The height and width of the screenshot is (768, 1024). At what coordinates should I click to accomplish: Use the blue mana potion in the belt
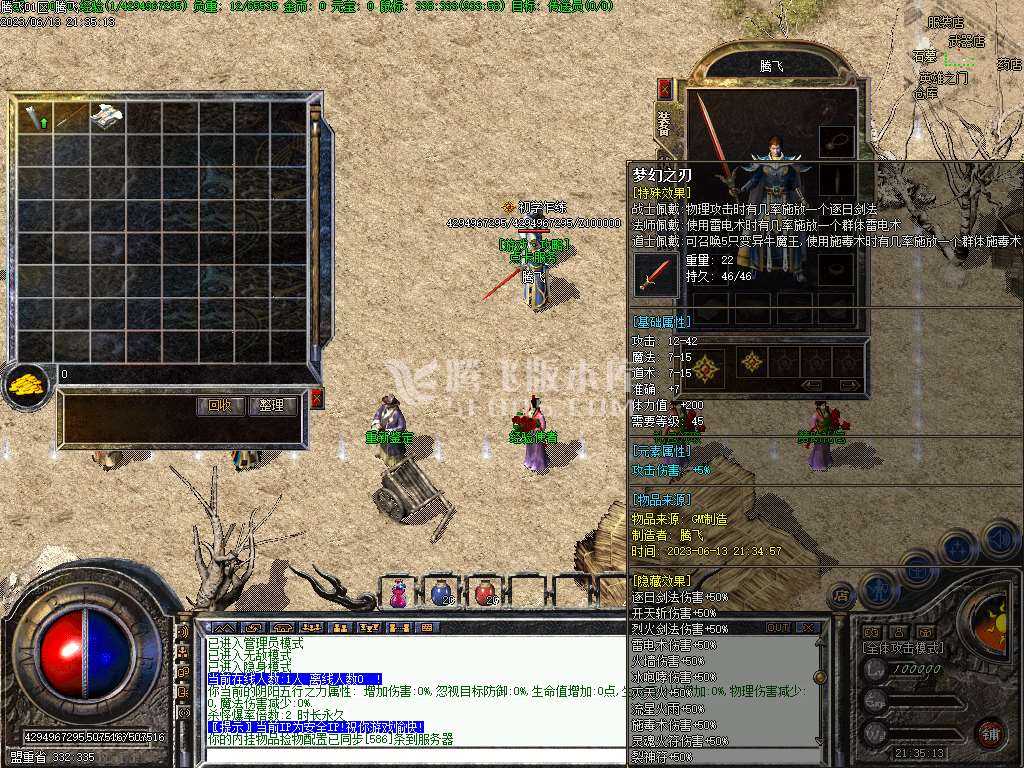coord(441,593)
